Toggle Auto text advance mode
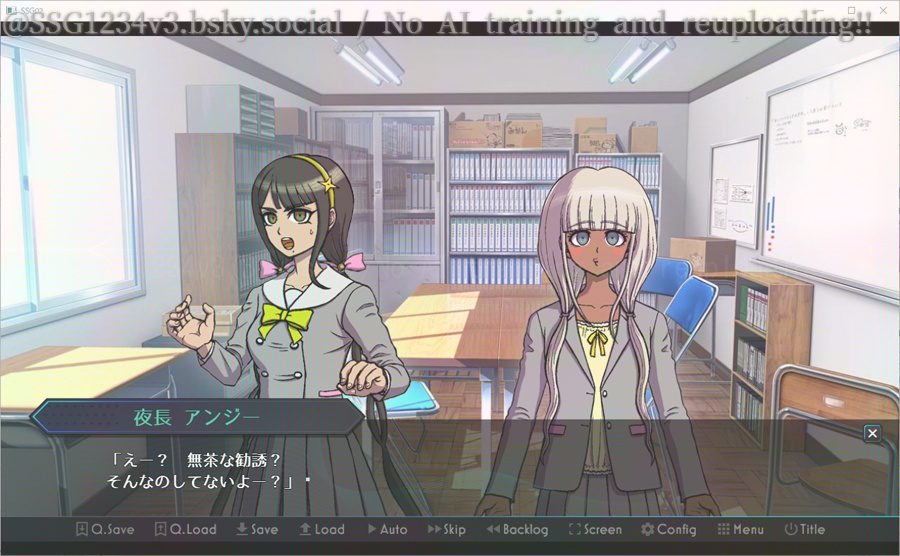 coord(387,530)
